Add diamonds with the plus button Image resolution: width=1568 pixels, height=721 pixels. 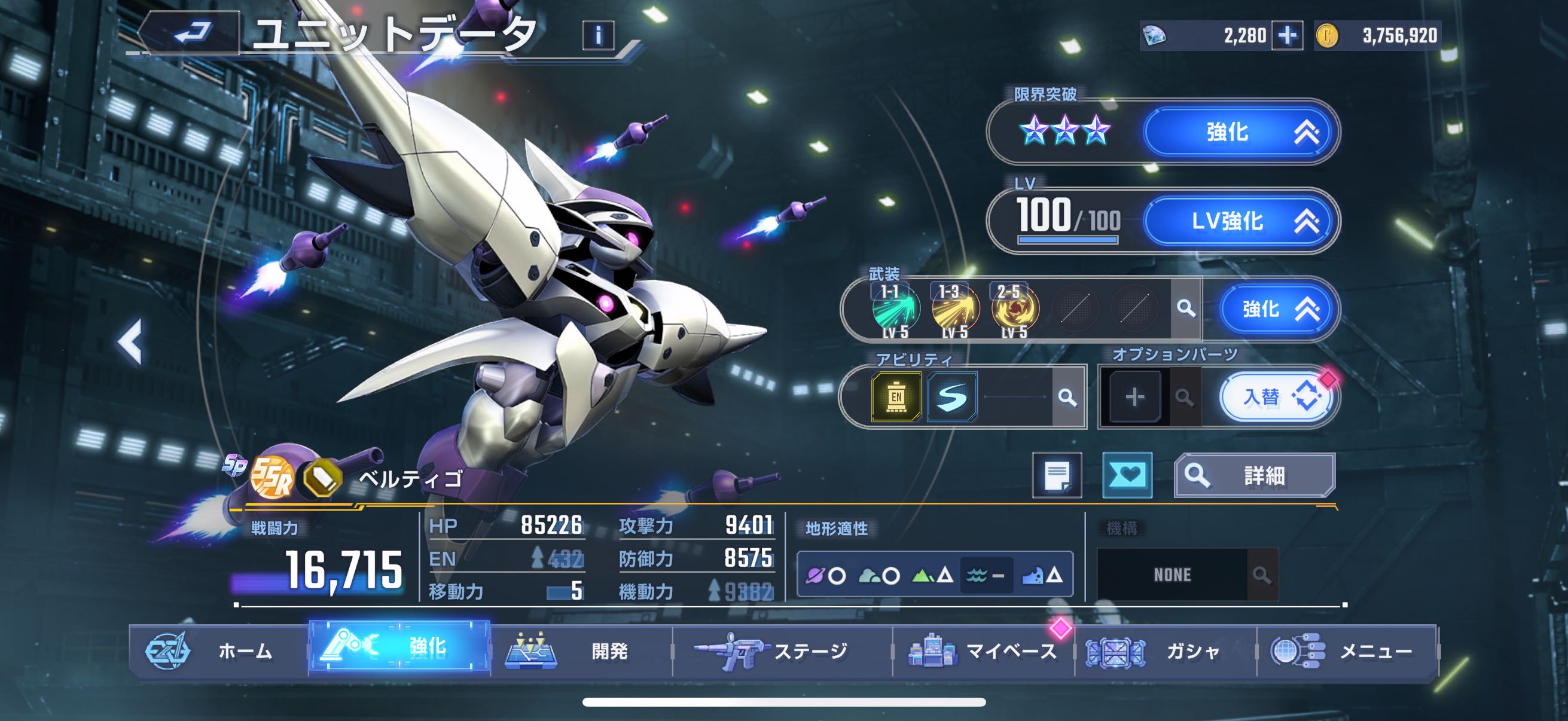coord(1287,35)
